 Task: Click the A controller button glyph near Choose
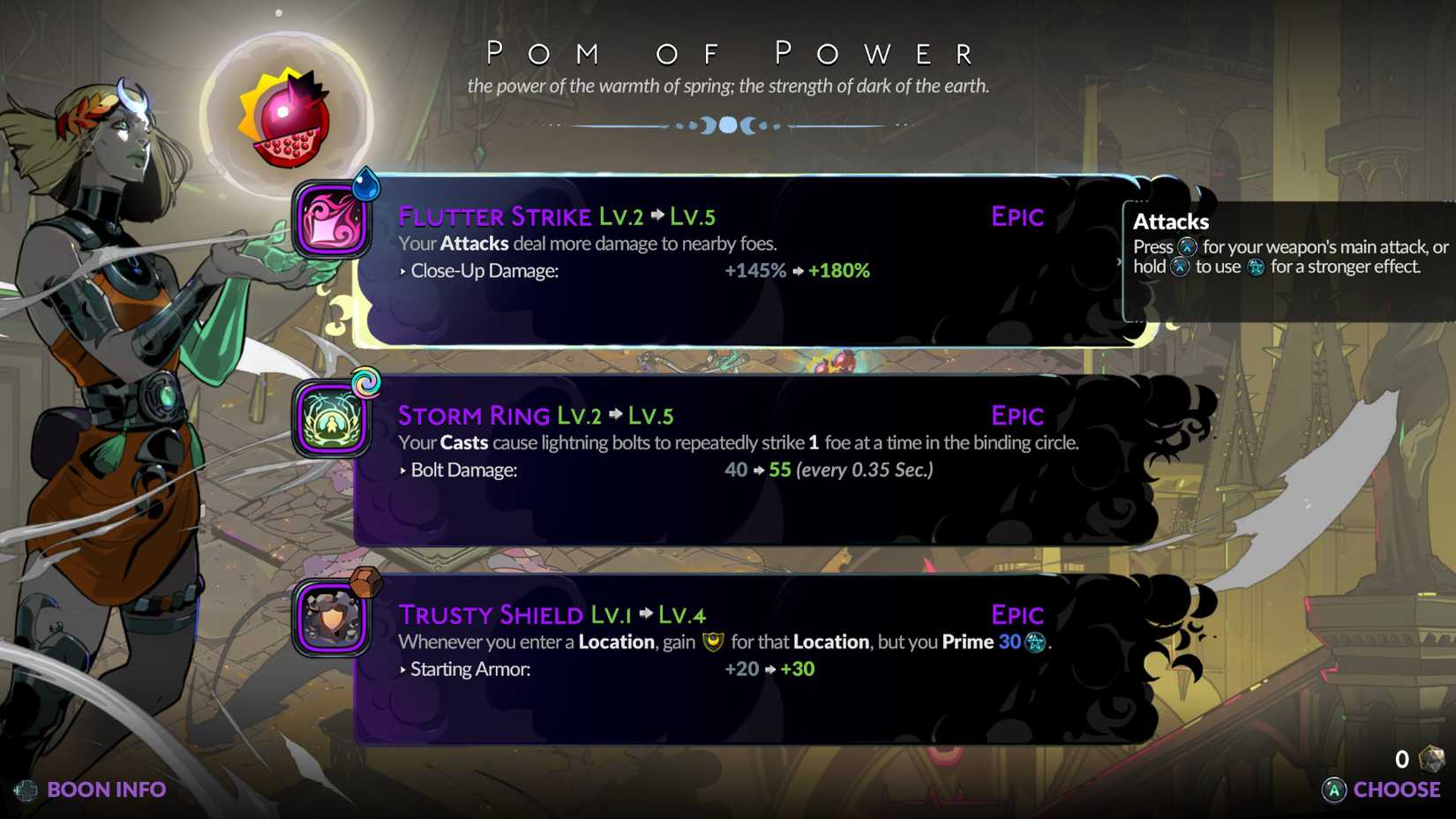click(x=1333, y=790)
